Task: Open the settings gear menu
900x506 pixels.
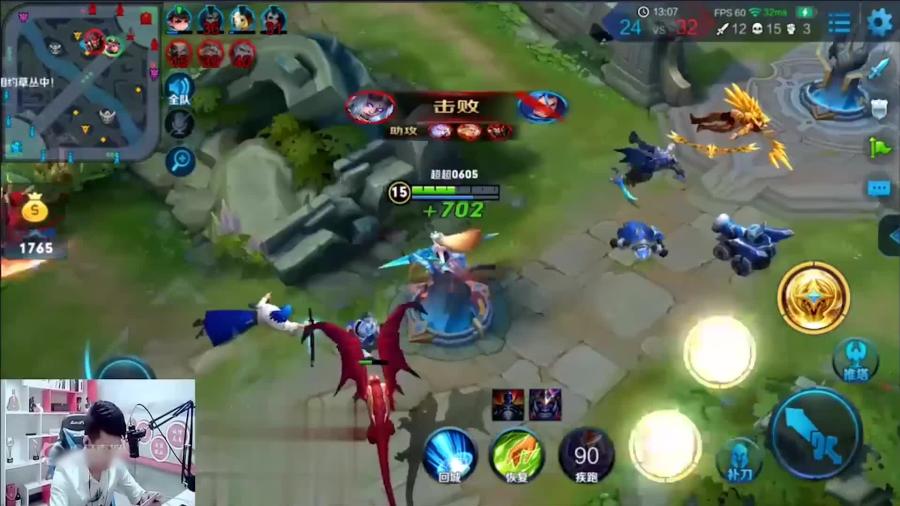Action: [879, 22]
